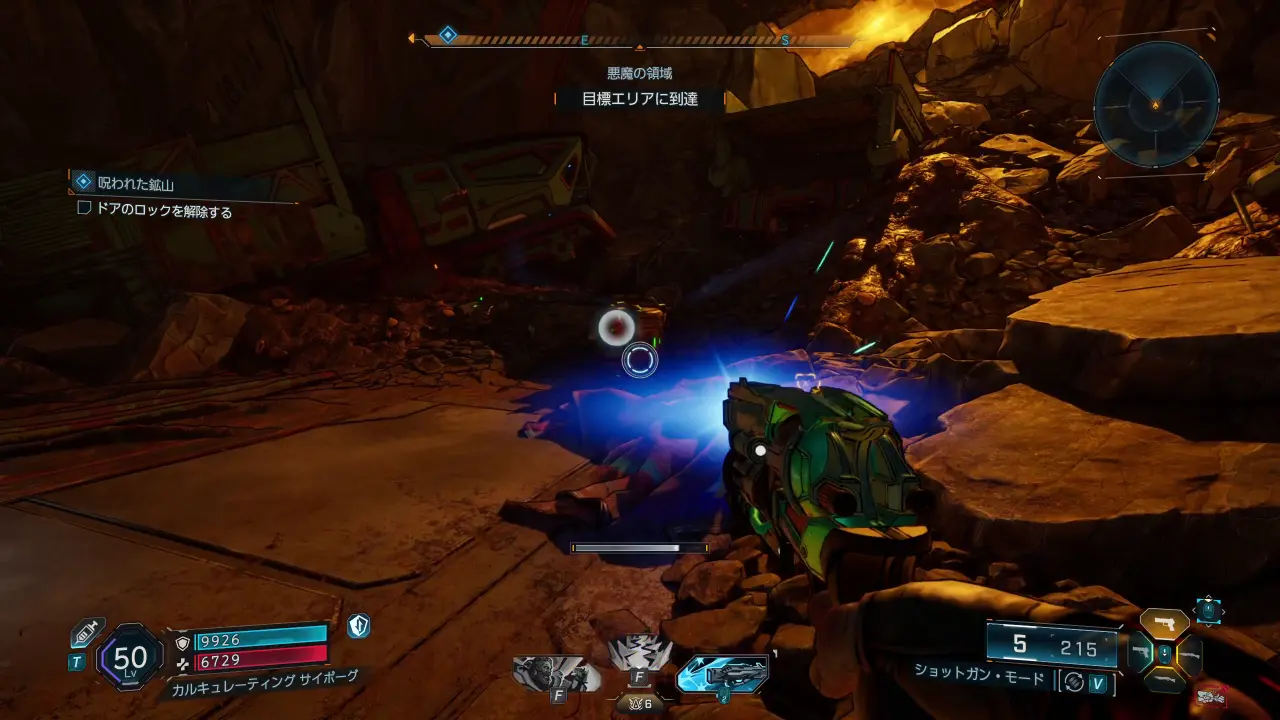Click the 目標エリアに到達 objective banner

pyautogui.click(x=640, y=99)
